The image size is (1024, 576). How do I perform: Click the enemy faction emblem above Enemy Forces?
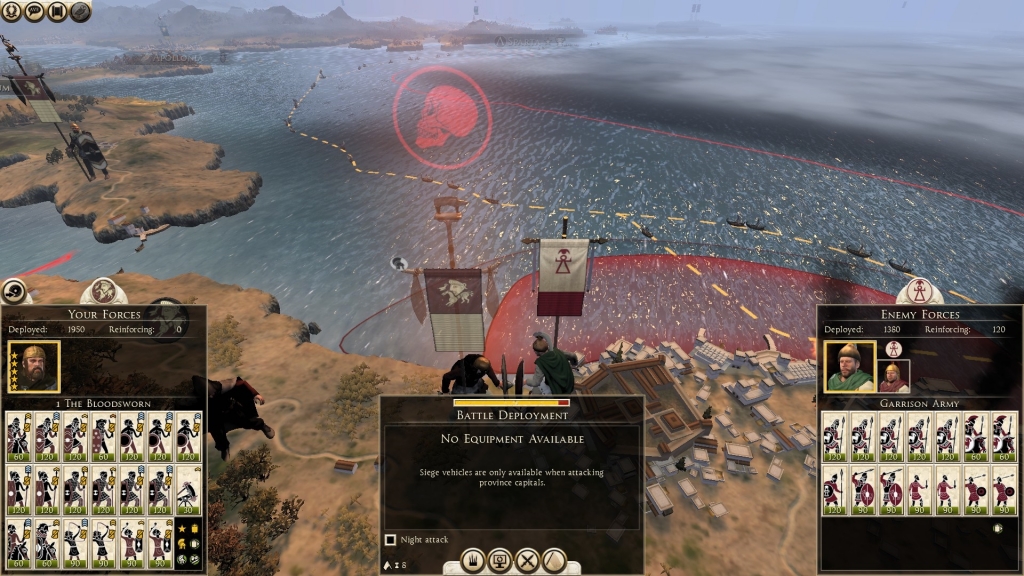pos(919,291)
